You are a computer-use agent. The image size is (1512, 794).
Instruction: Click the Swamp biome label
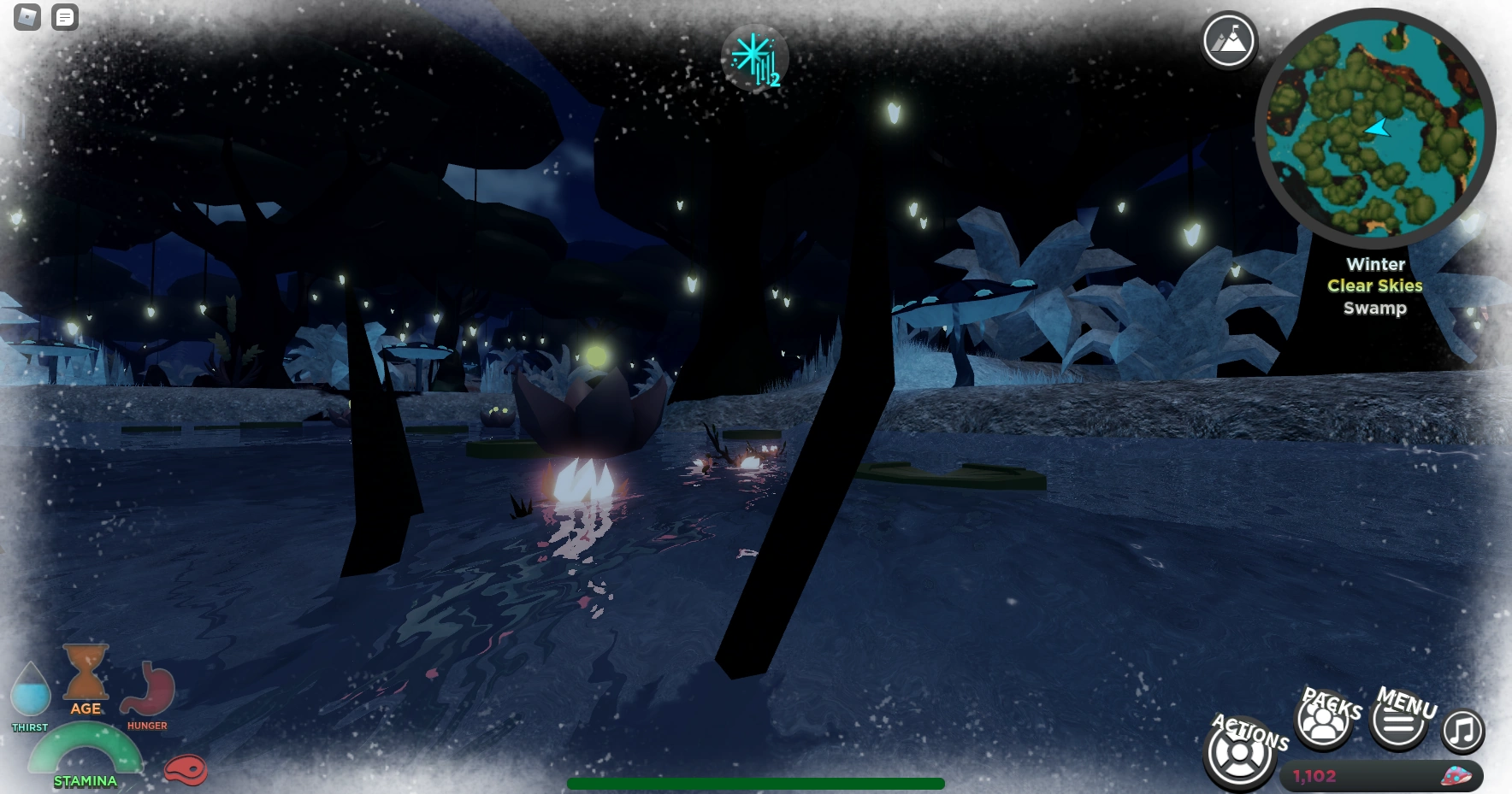1376,308
